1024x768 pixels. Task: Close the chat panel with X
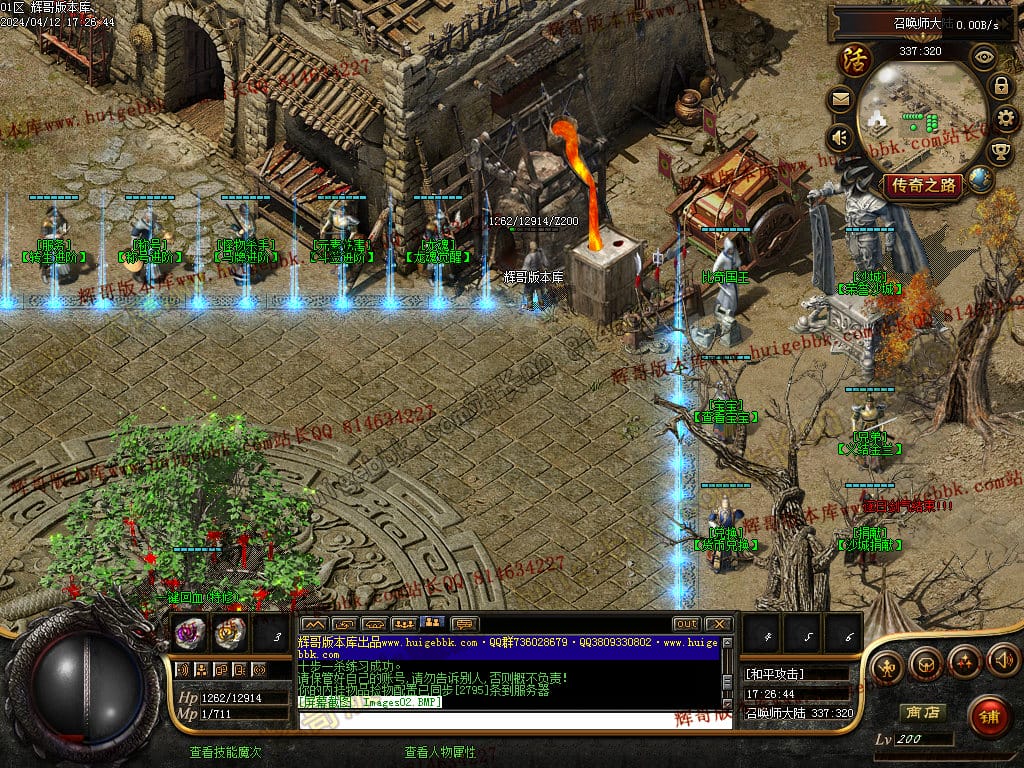pyautogui.click(x=718, y=624)
